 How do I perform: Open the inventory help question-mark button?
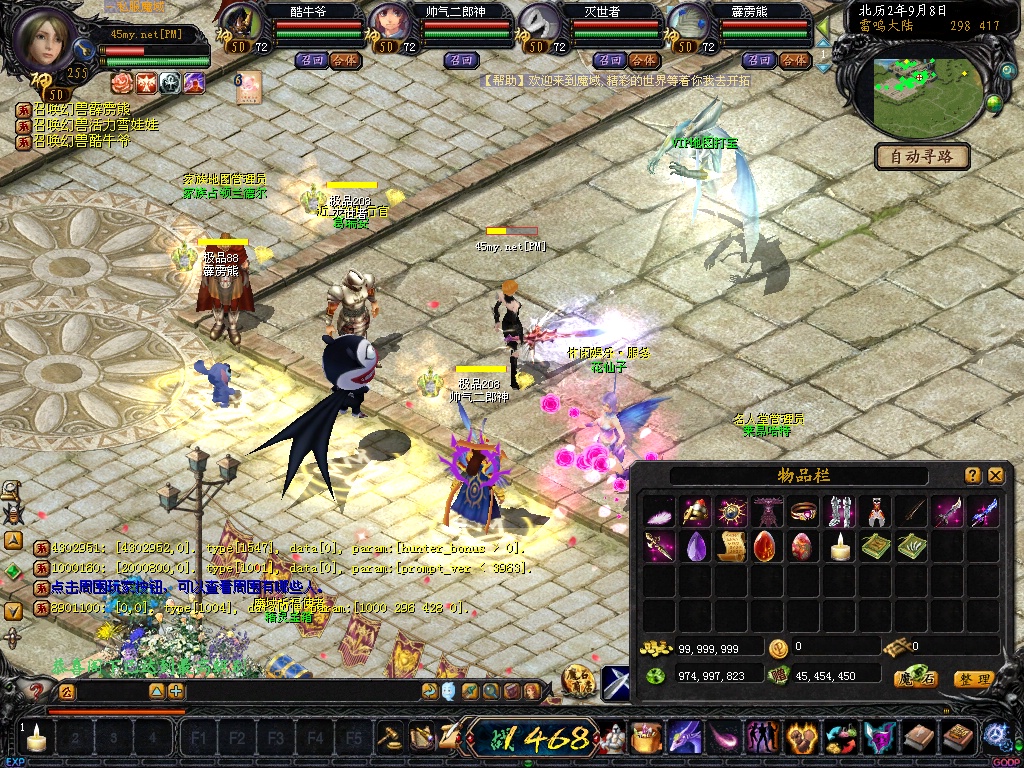tap(972, 476)
